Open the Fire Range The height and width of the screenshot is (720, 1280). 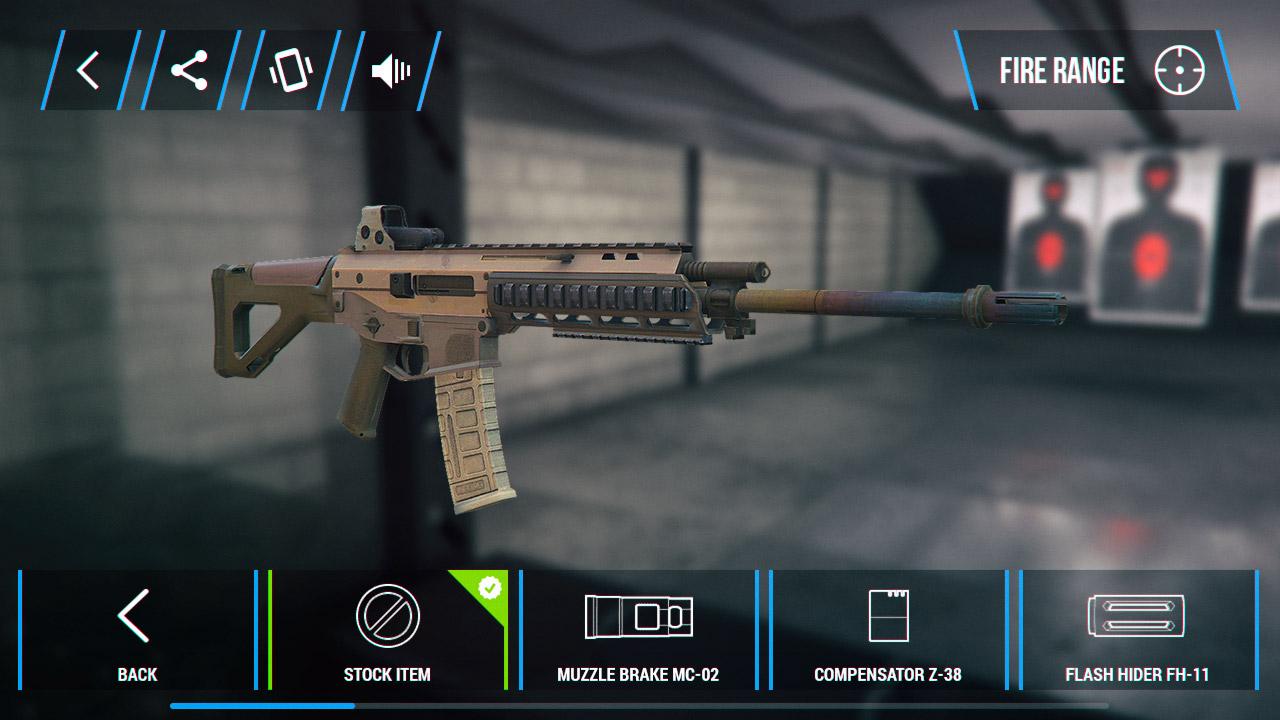1097,71
